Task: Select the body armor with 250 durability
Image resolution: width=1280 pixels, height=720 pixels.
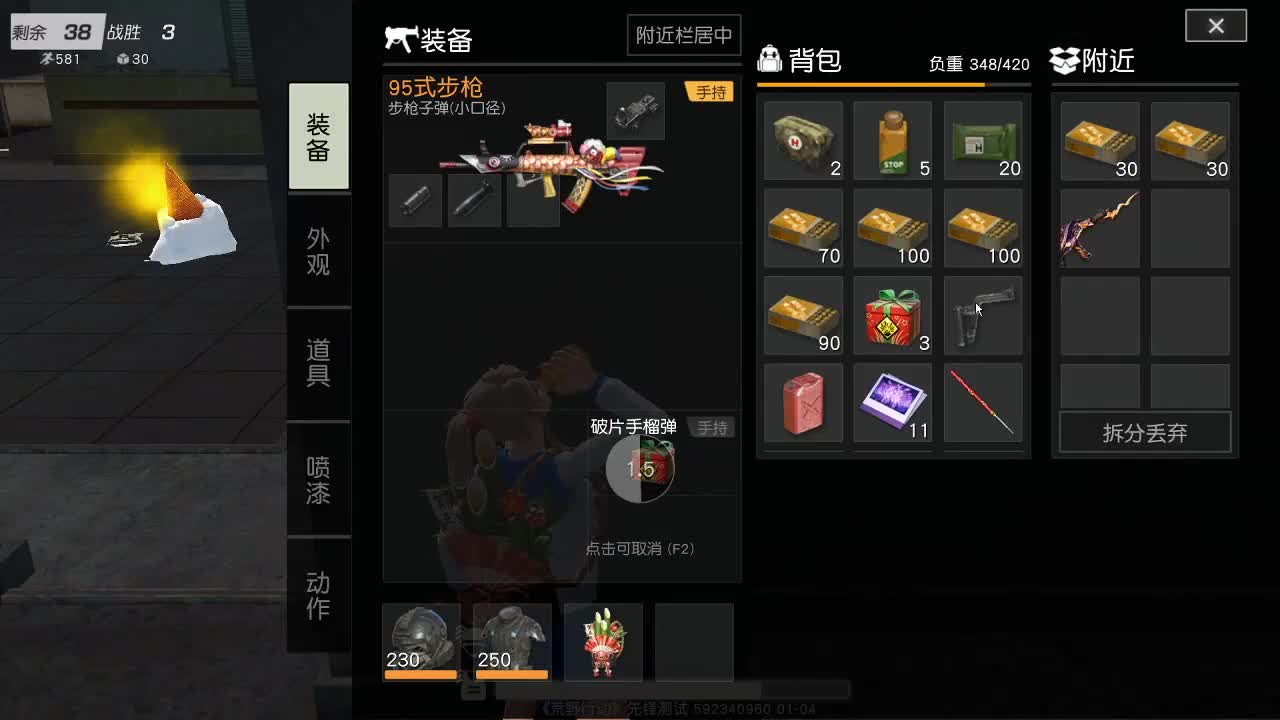Action: pyautogui.click(x=511, y=640)
